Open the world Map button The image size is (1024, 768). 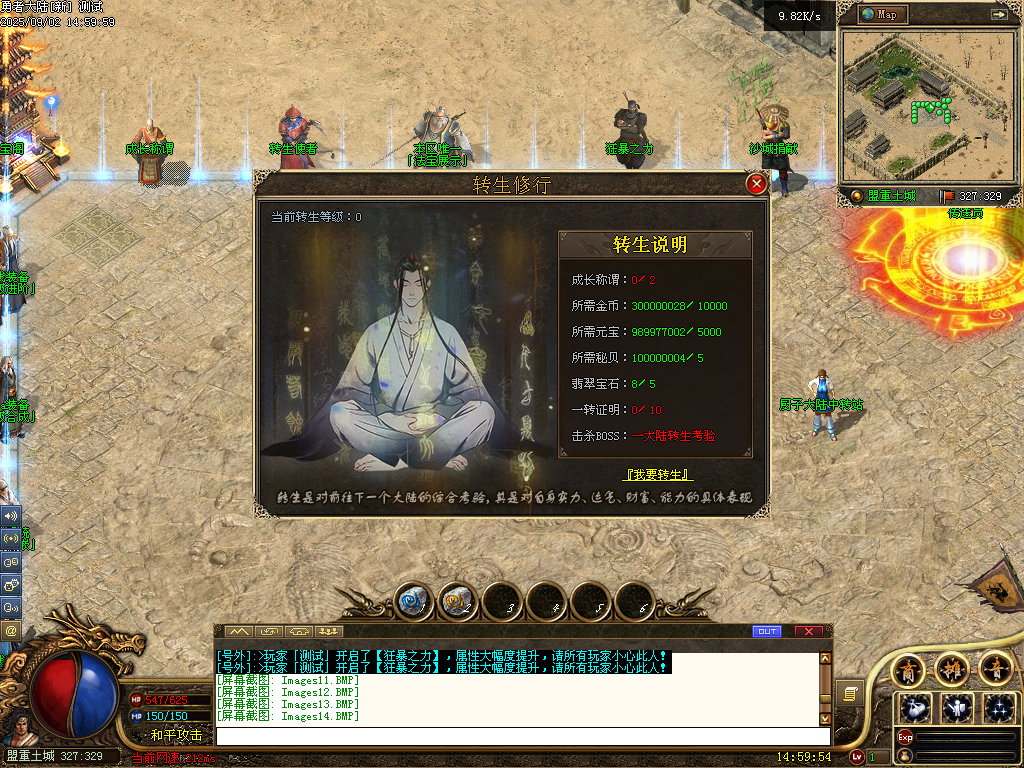(x=880, y=14)
